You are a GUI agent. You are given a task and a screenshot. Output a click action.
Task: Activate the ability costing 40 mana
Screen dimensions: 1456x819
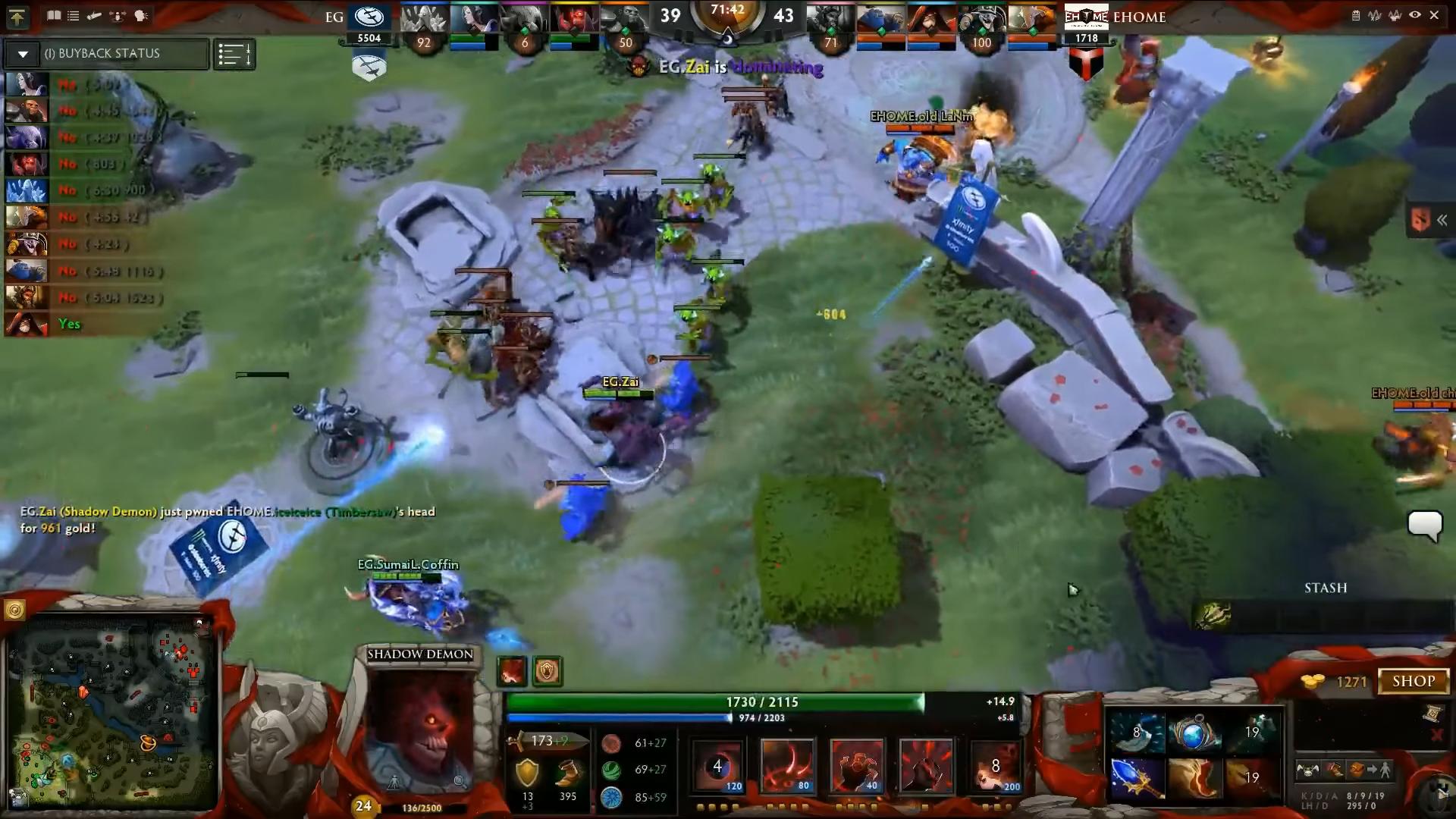click(x=856, y=766)
